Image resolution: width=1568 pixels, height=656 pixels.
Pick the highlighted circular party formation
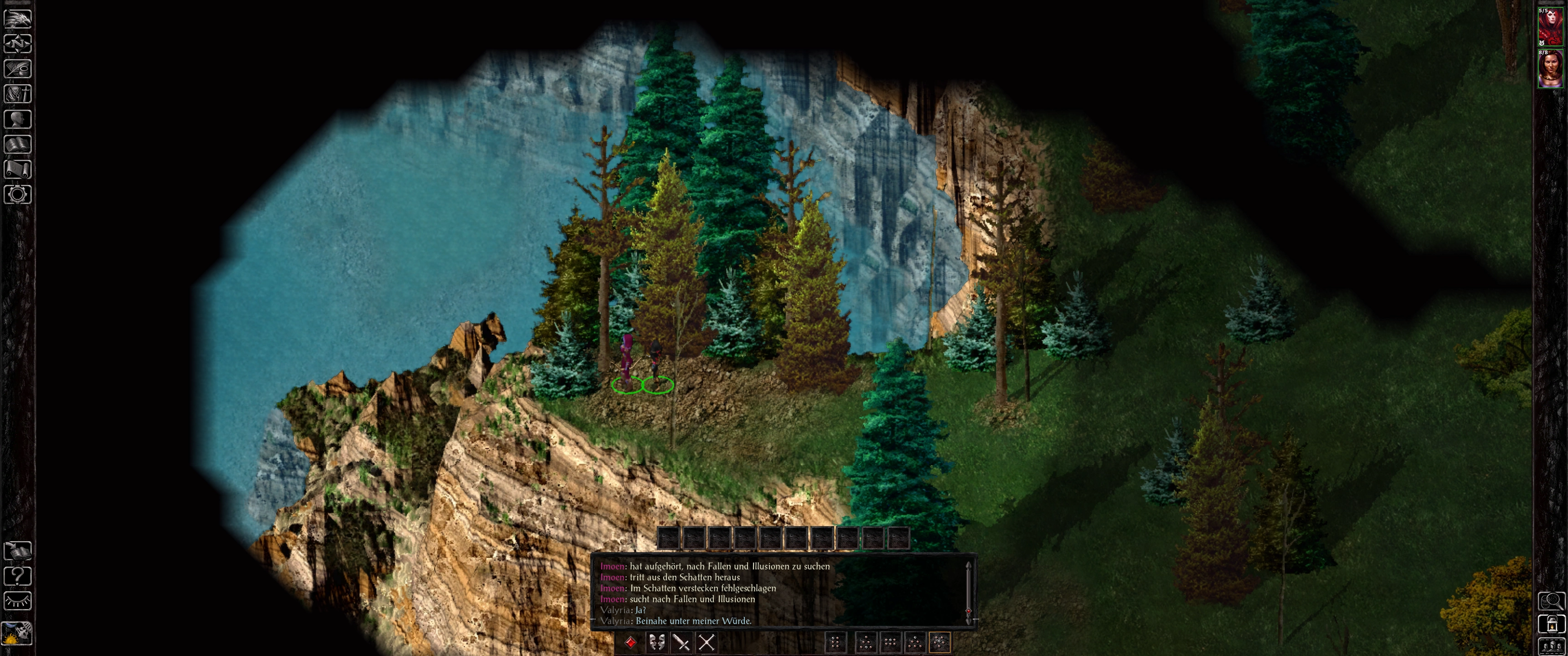point(939,642)
